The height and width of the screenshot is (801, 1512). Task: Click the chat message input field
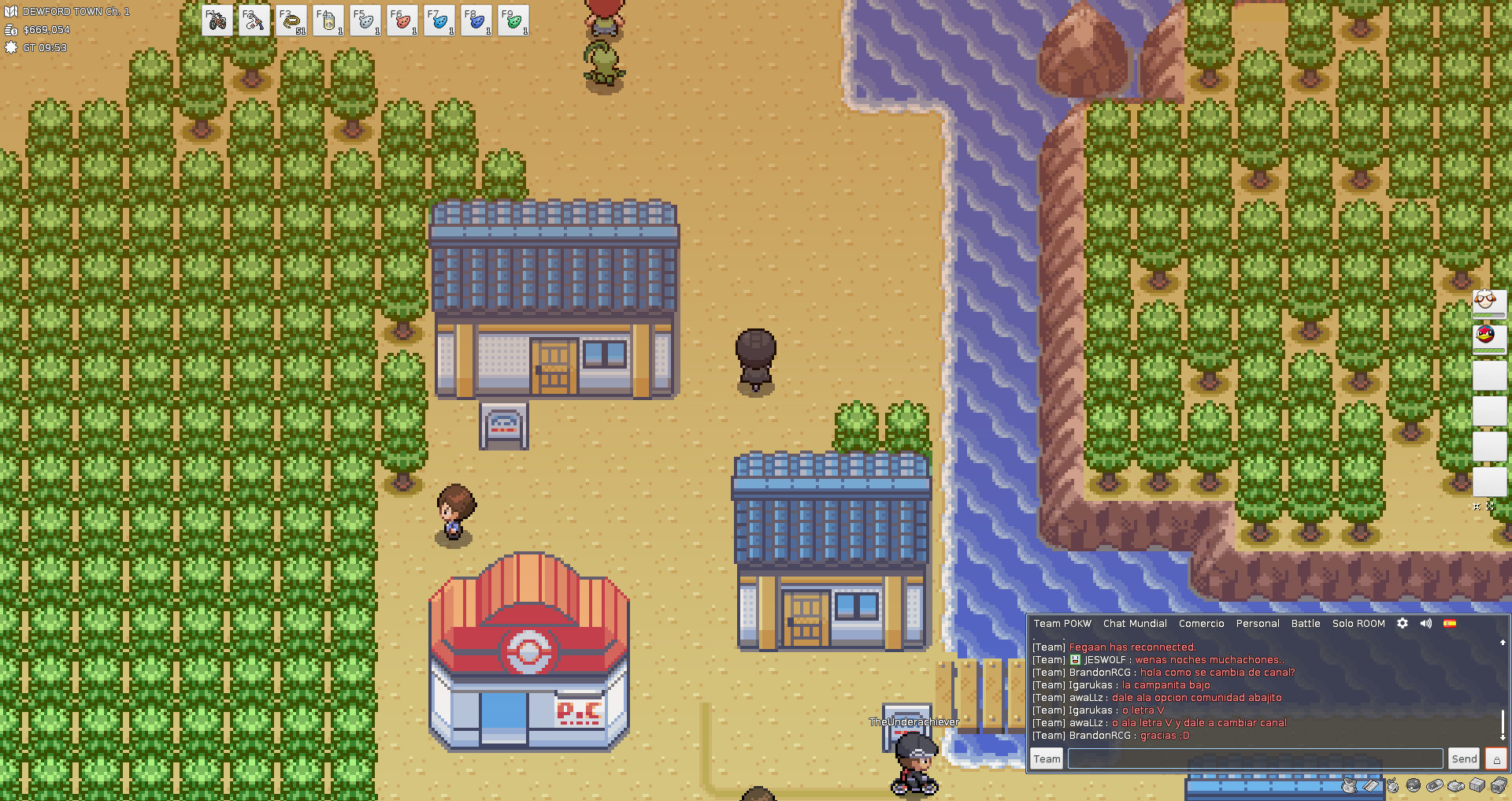1255,758
